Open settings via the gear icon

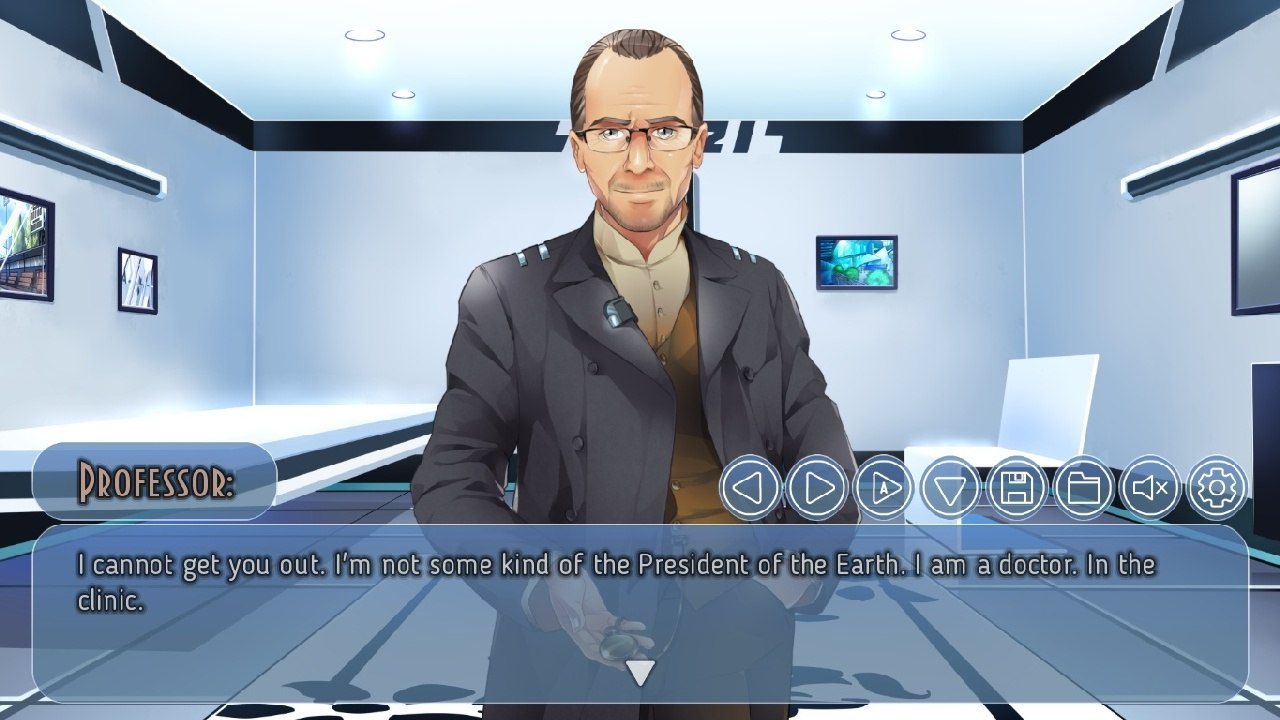[1217, 488]
